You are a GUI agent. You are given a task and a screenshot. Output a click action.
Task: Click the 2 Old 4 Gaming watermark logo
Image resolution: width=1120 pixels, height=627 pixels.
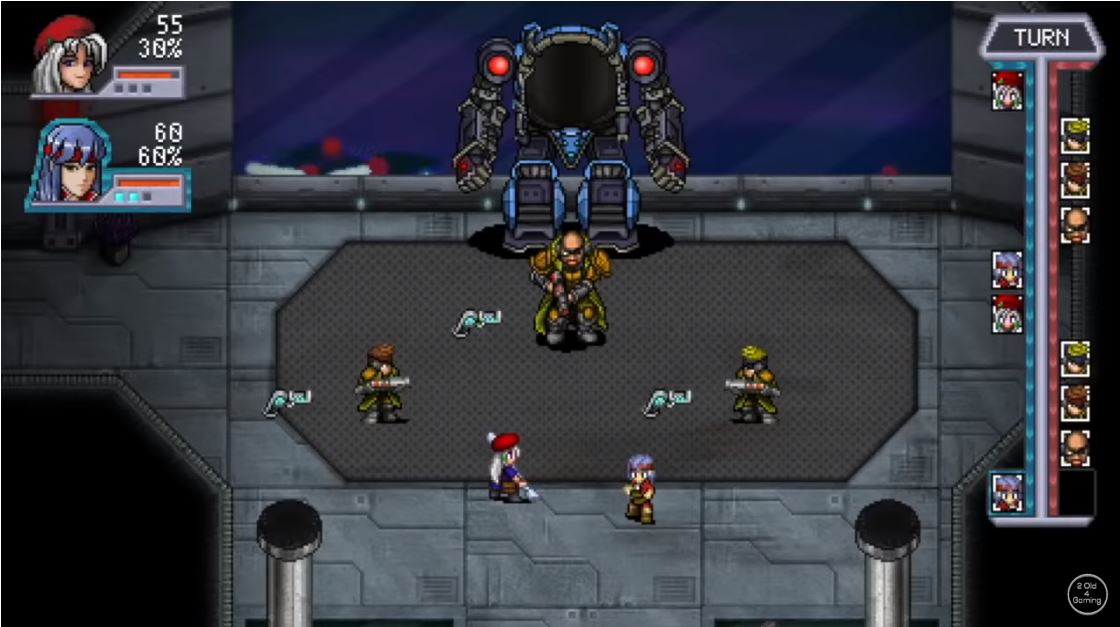point(1086,593)
